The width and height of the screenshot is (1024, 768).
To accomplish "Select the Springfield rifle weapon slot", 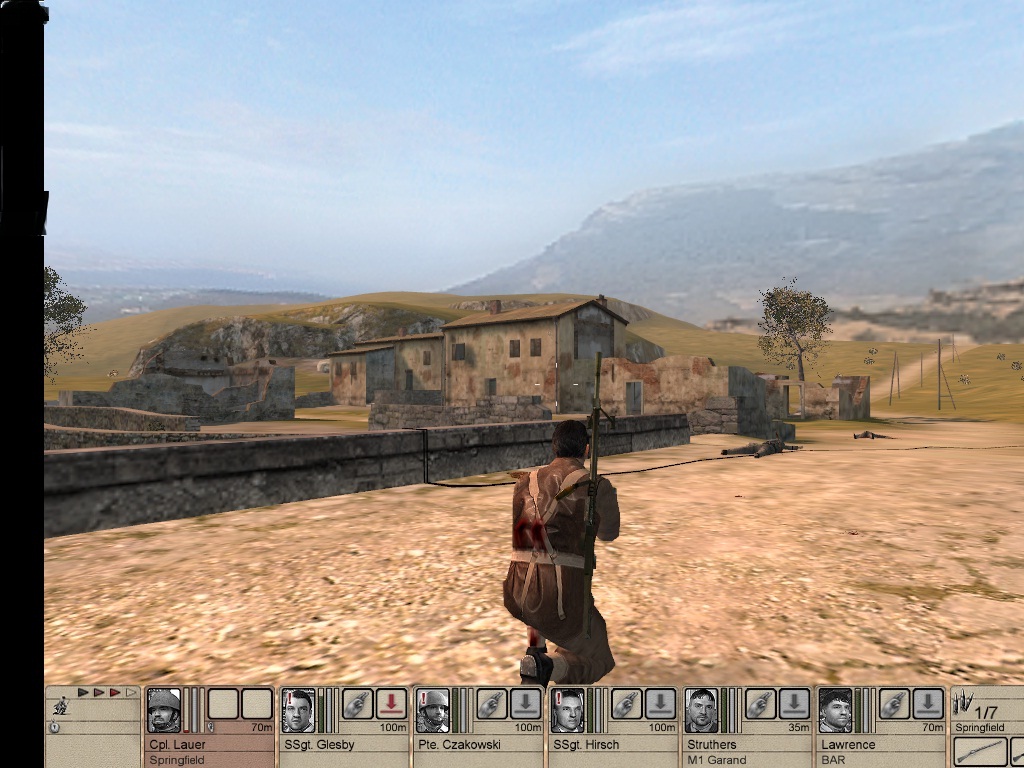I will pos(980,751).
